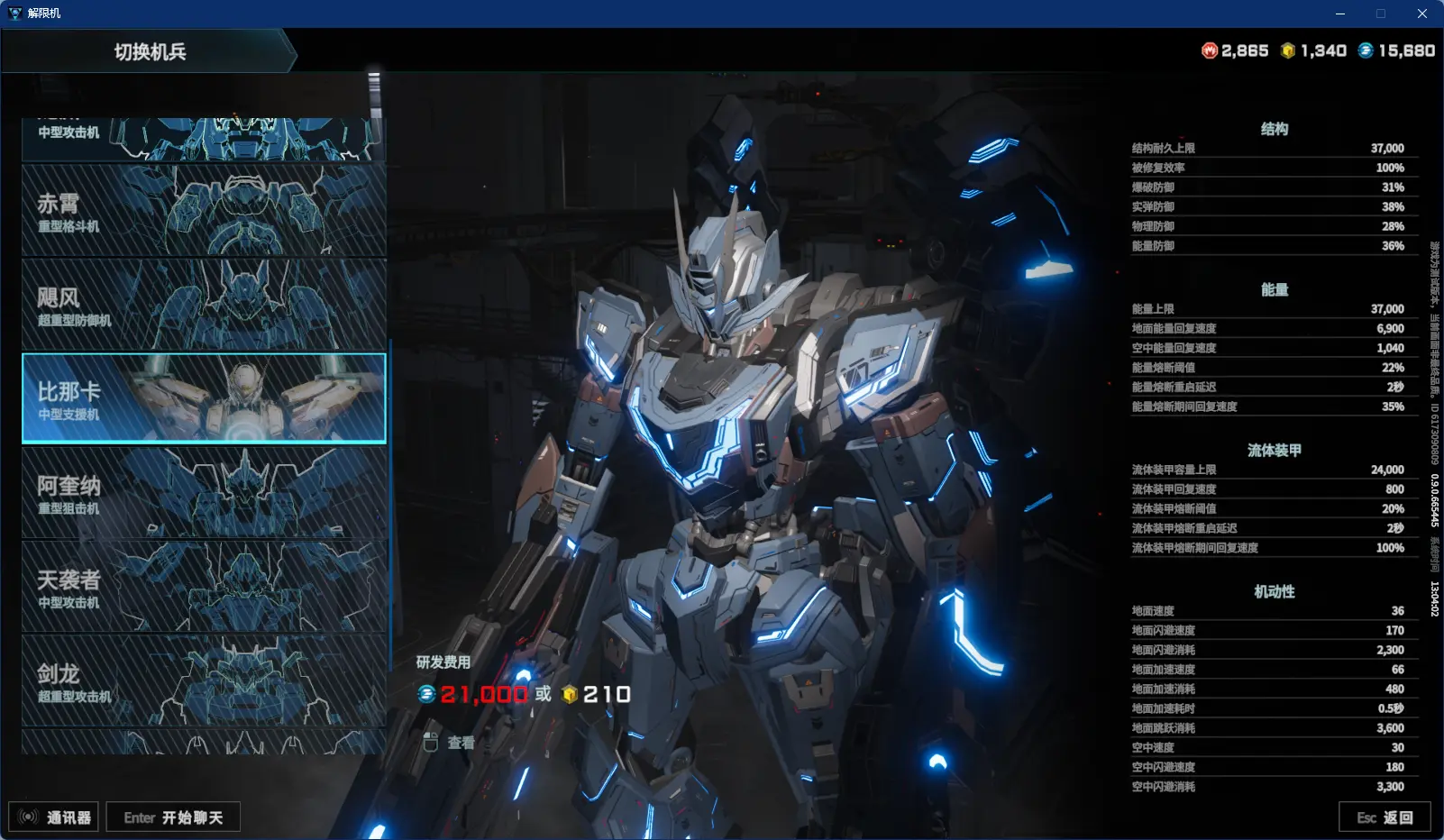Click the 切换机兵 header tab
1444x840 pixels.
(150, 51)
